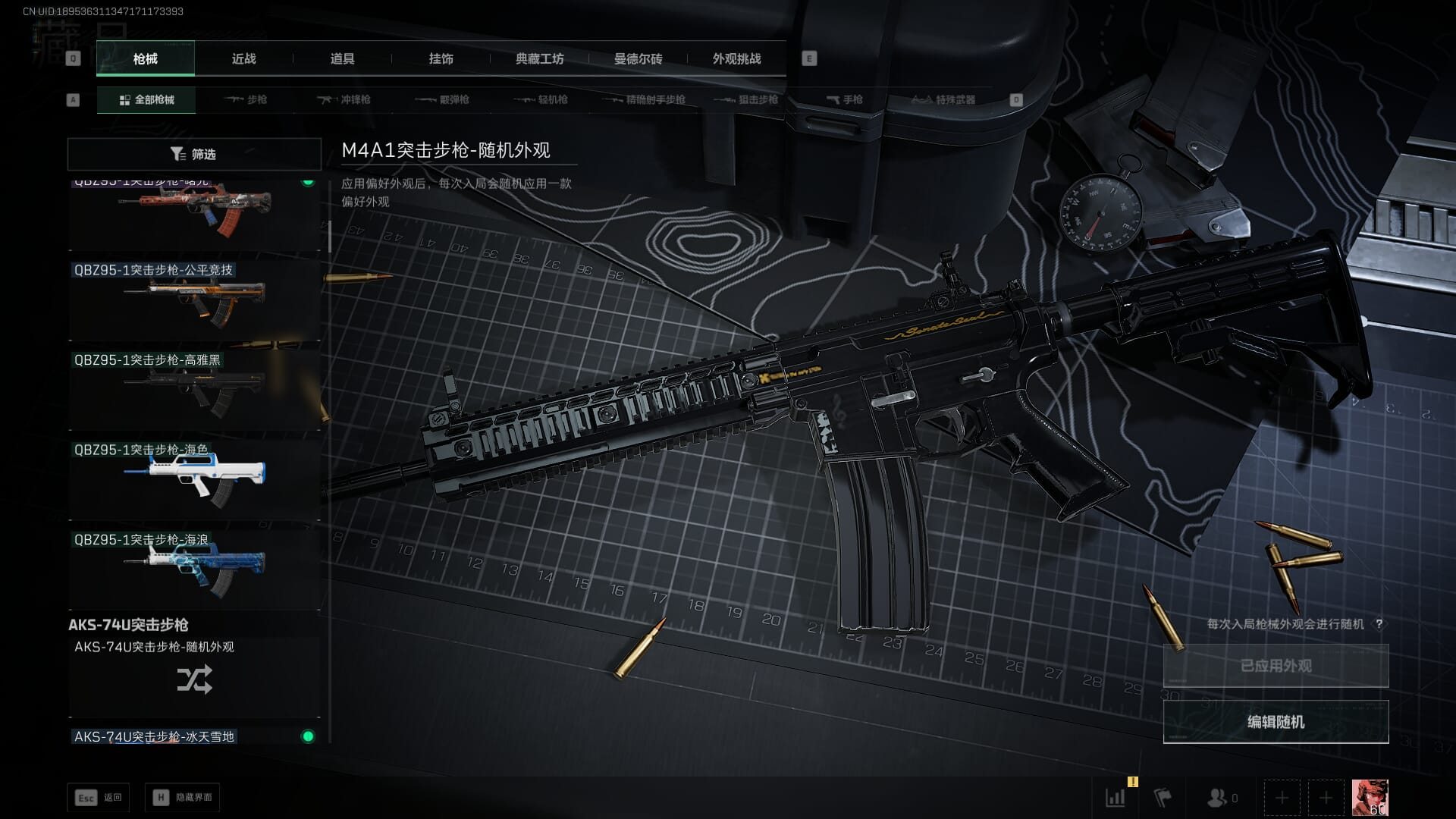Switch to the 曼德尔砖 tab

tap(638, 58)
